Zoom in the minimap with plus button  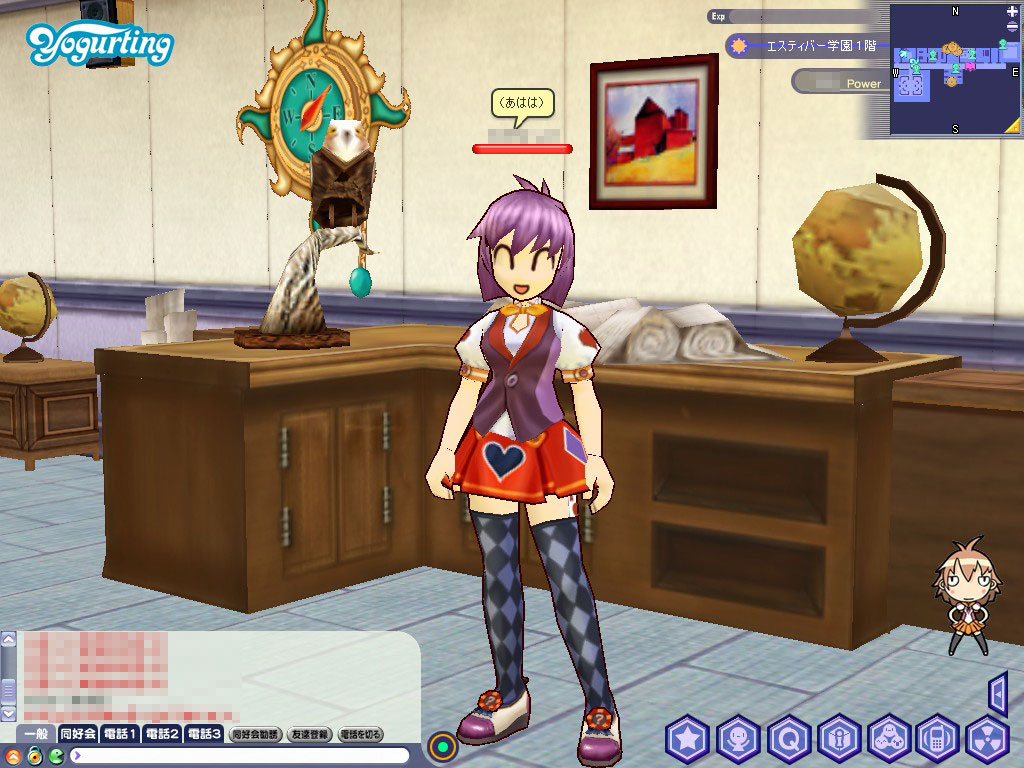click(x=1013, y=11)
